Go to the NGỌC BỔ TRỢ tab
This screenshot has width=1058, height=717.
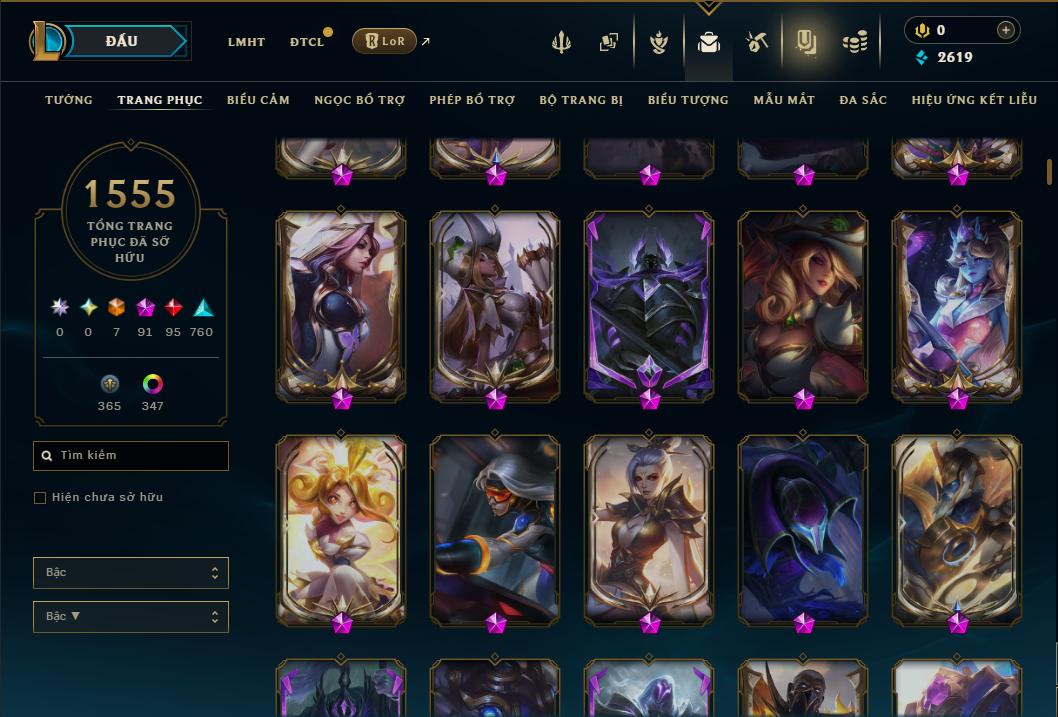(359, 100)
